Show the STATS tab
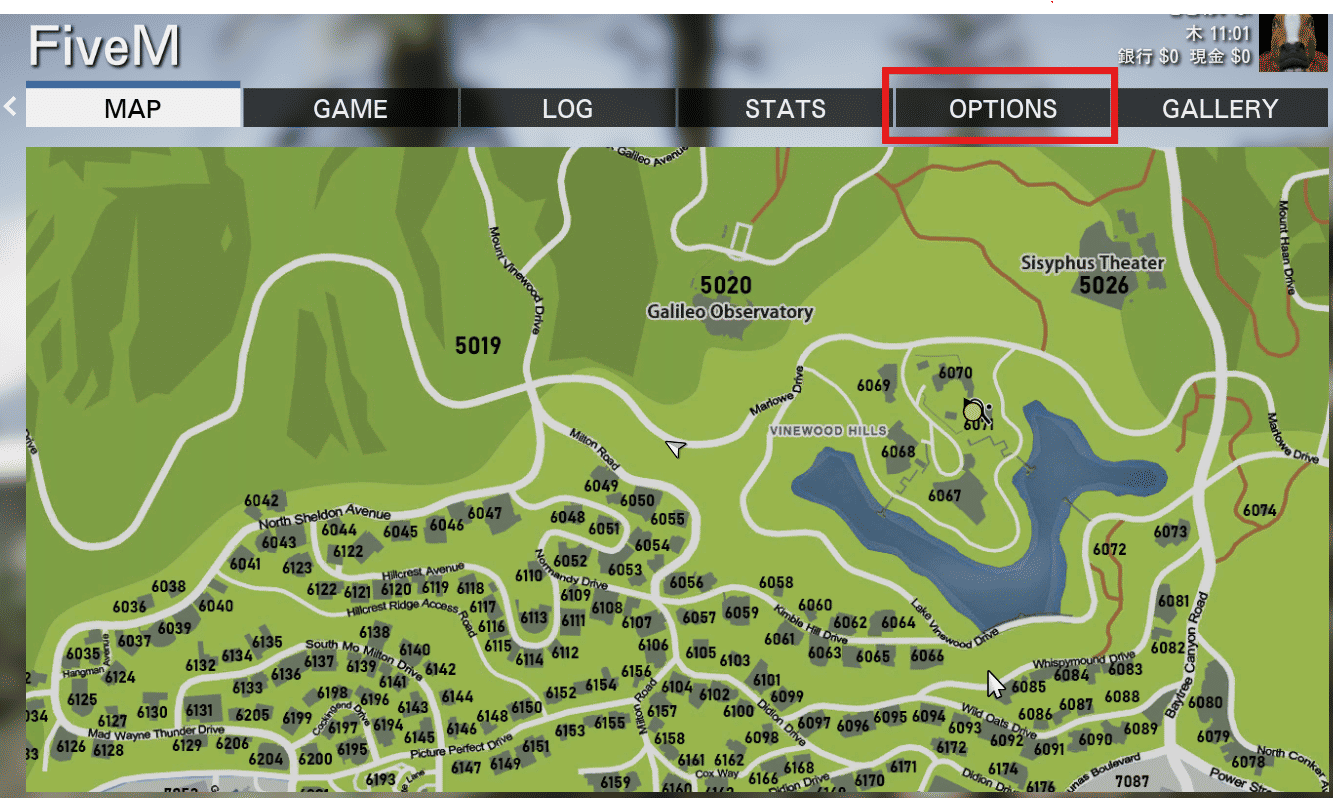The height and width of the screenshot is (798, 1333). [785, 108]
